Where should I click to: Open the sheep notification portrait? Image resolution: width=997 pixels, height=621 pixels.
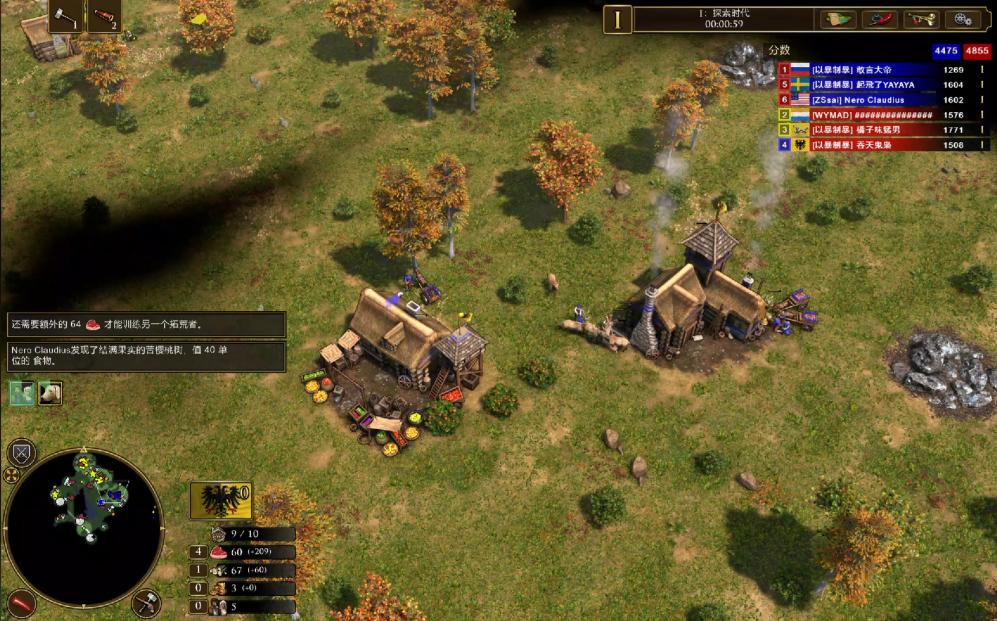(x=50, y=393)
